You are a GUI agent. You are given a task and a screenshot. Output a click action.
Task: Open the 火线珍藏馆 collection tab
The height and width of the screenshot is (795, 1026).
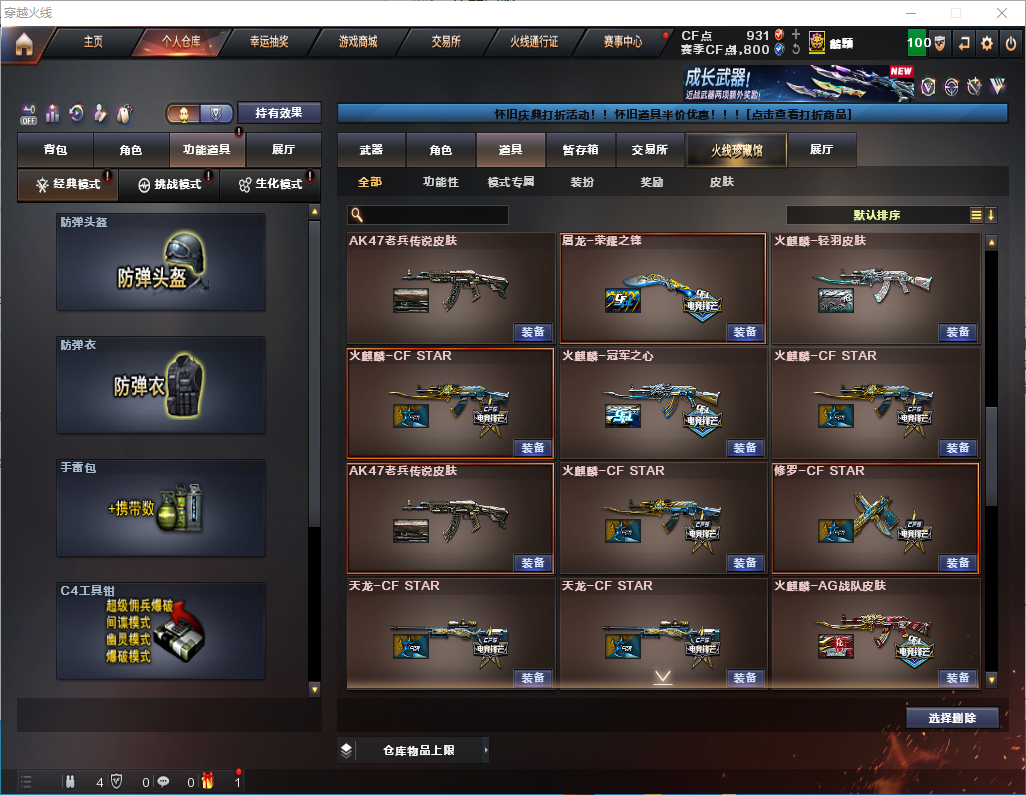pos(736,150)
